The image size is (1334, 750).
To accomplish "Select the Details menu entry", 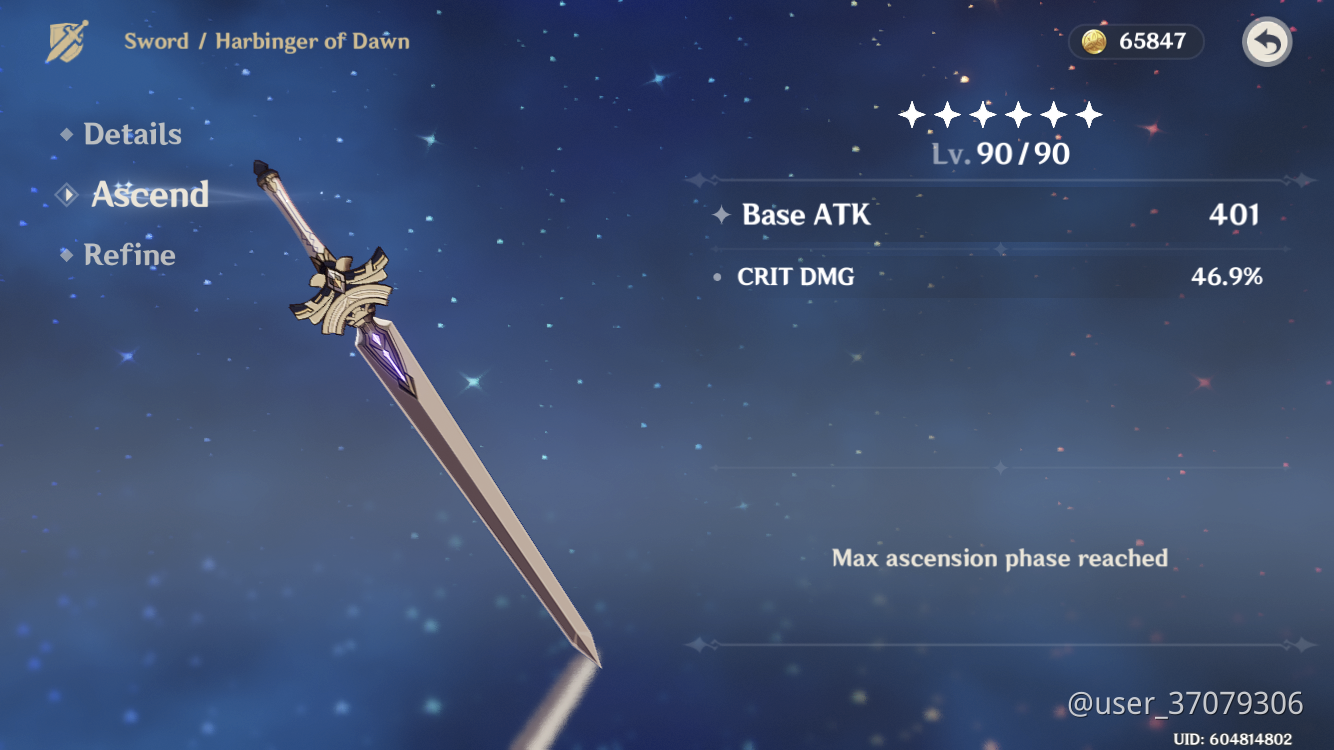I will tap(133, 133).
